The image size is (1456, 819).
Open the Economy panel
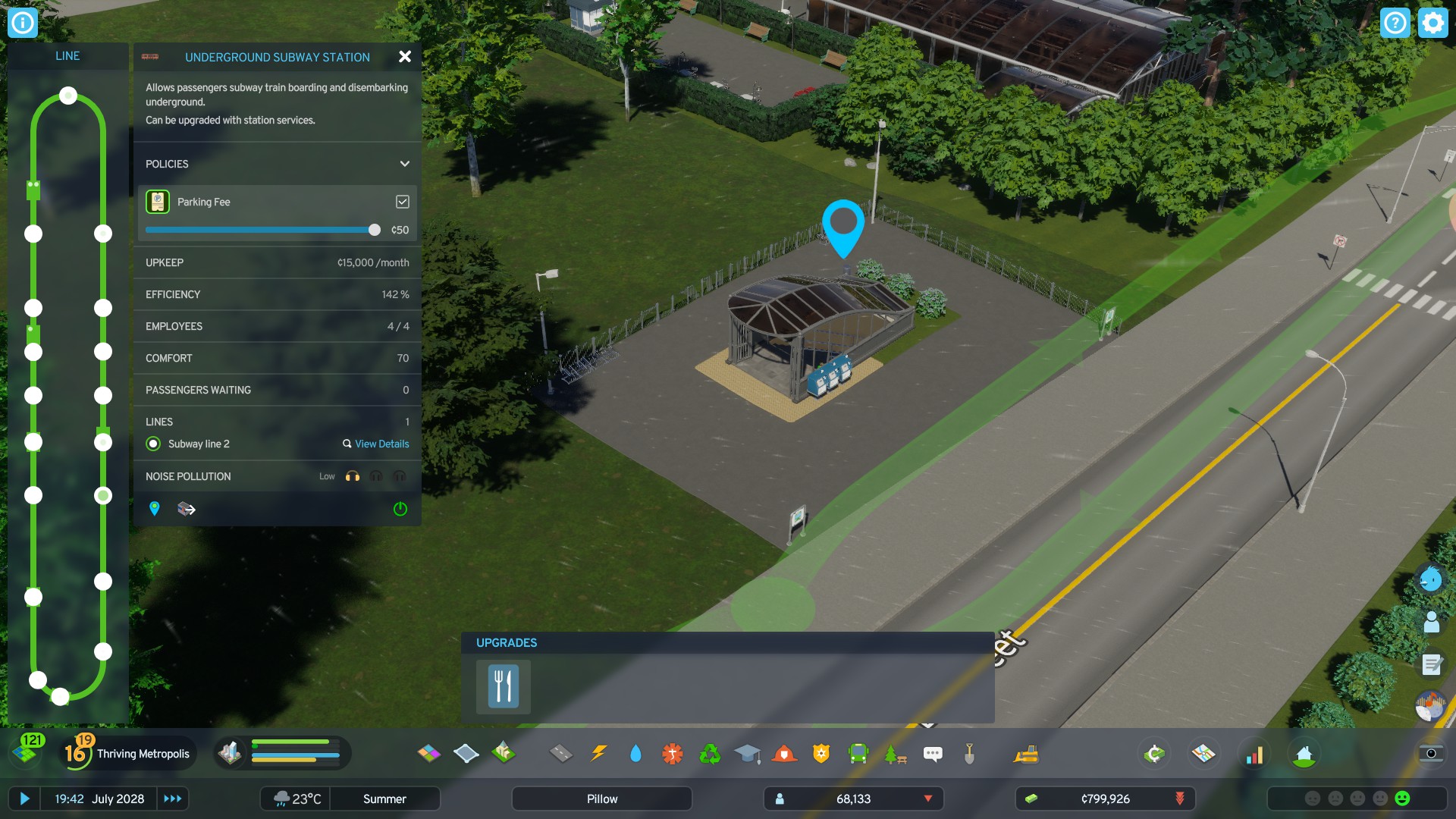[1153, 754]
